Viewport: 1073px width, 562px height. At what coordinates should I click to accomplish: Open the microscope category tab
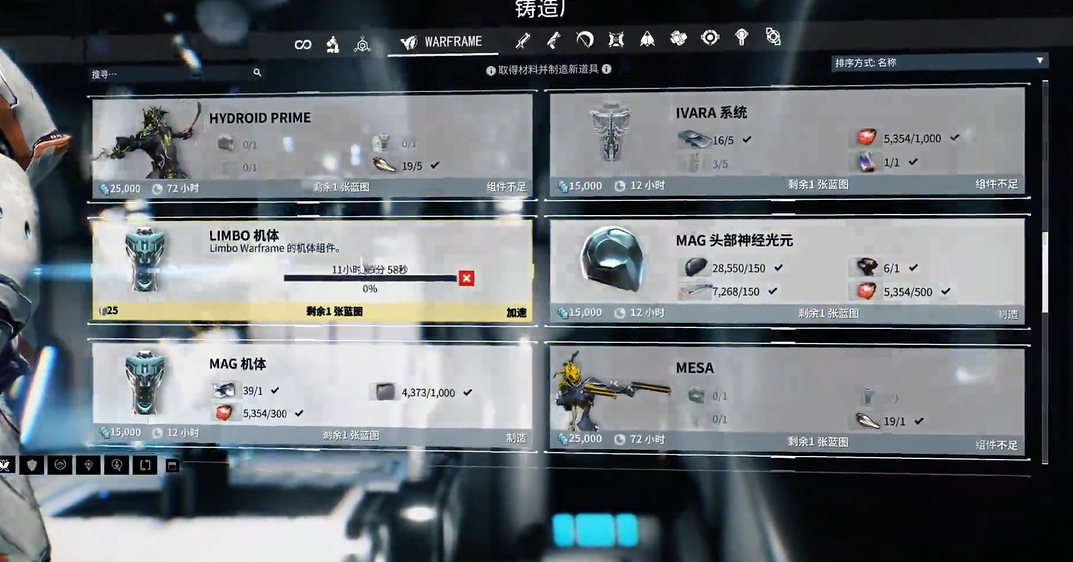pyautogui.click(x=334, y=44)
